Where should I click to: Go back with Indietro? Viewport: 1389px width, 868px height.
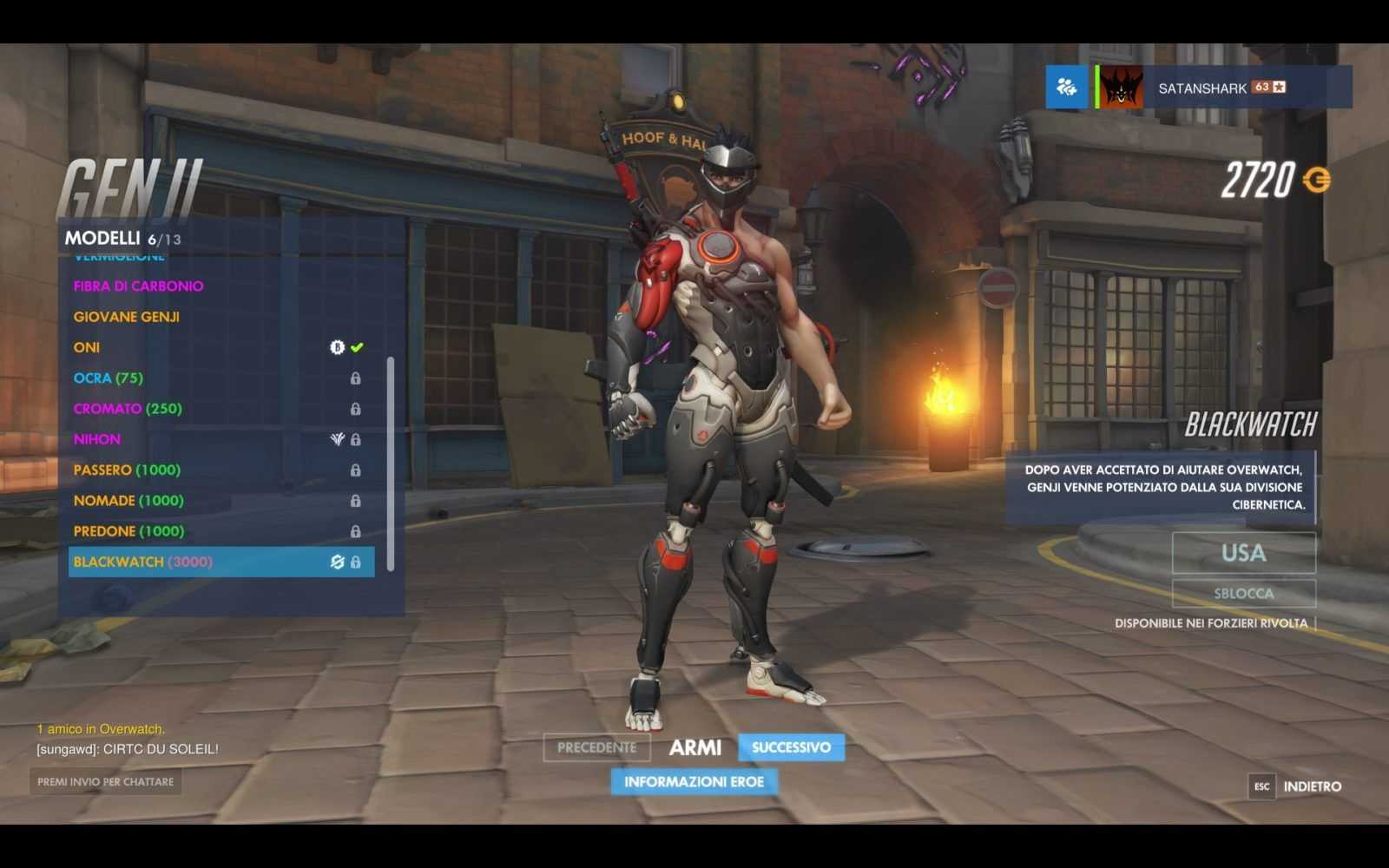point(1311,786)
